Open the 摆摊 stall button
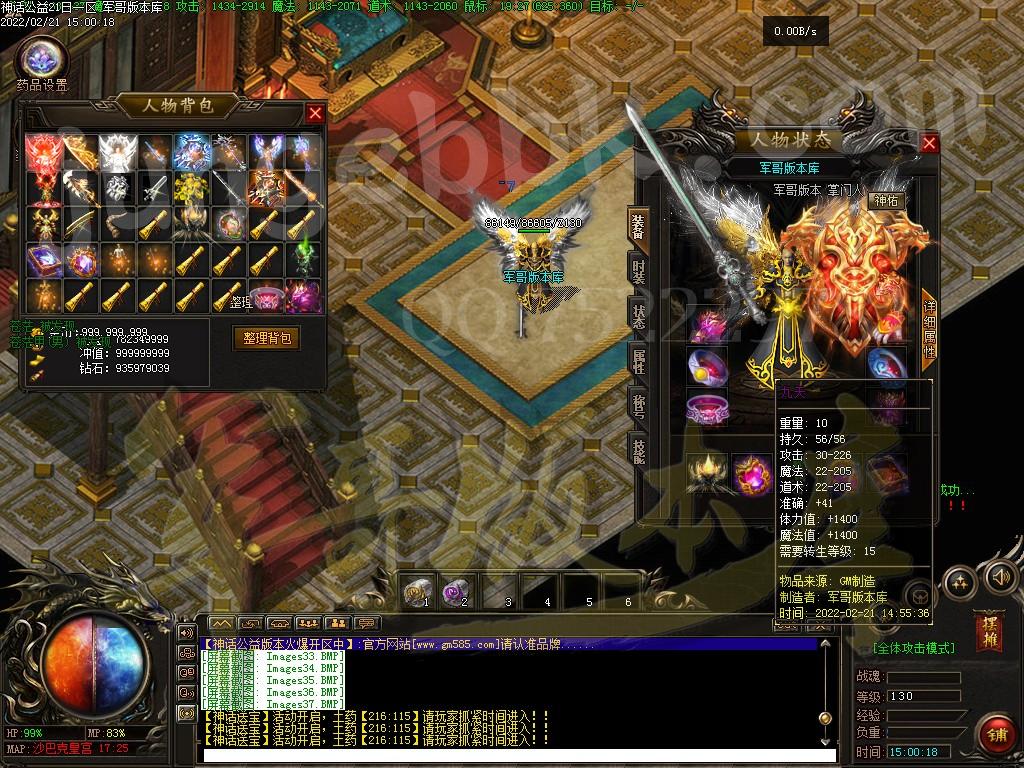Viewport: 1024px width, 768px height. point(989,632)
